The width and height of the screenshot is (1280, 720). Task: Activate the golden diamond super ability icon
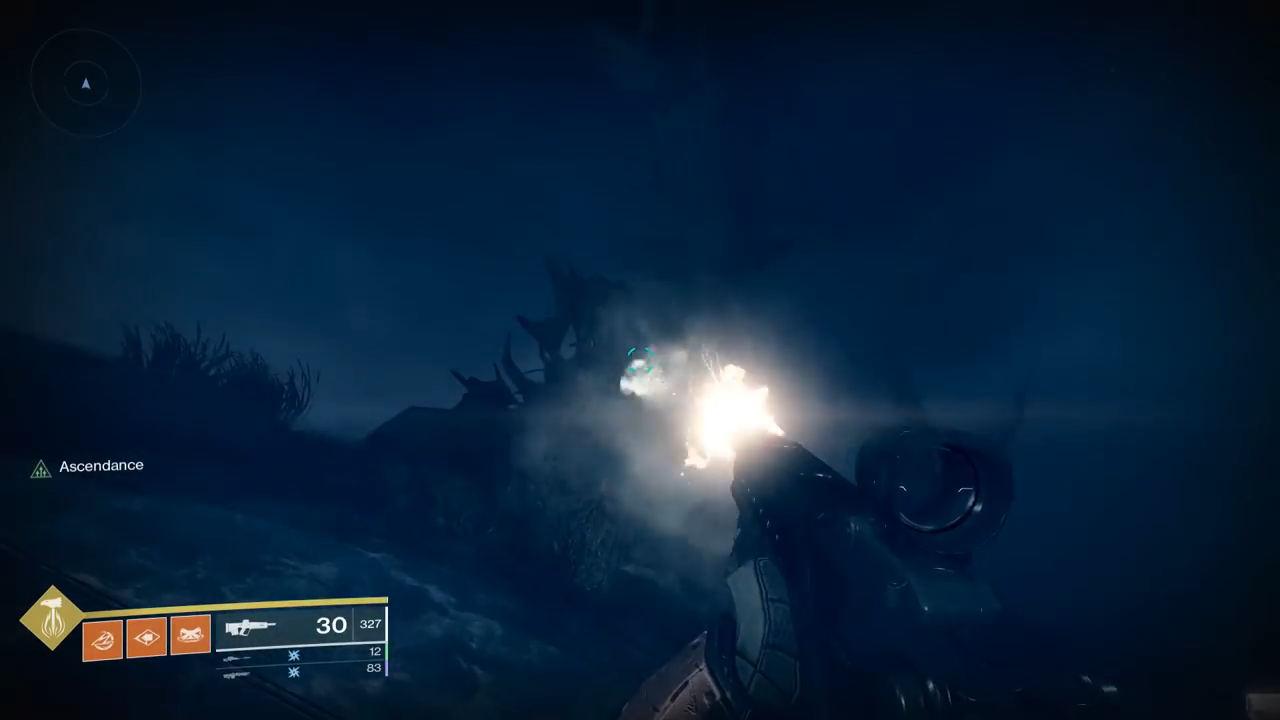click(51, 618)
